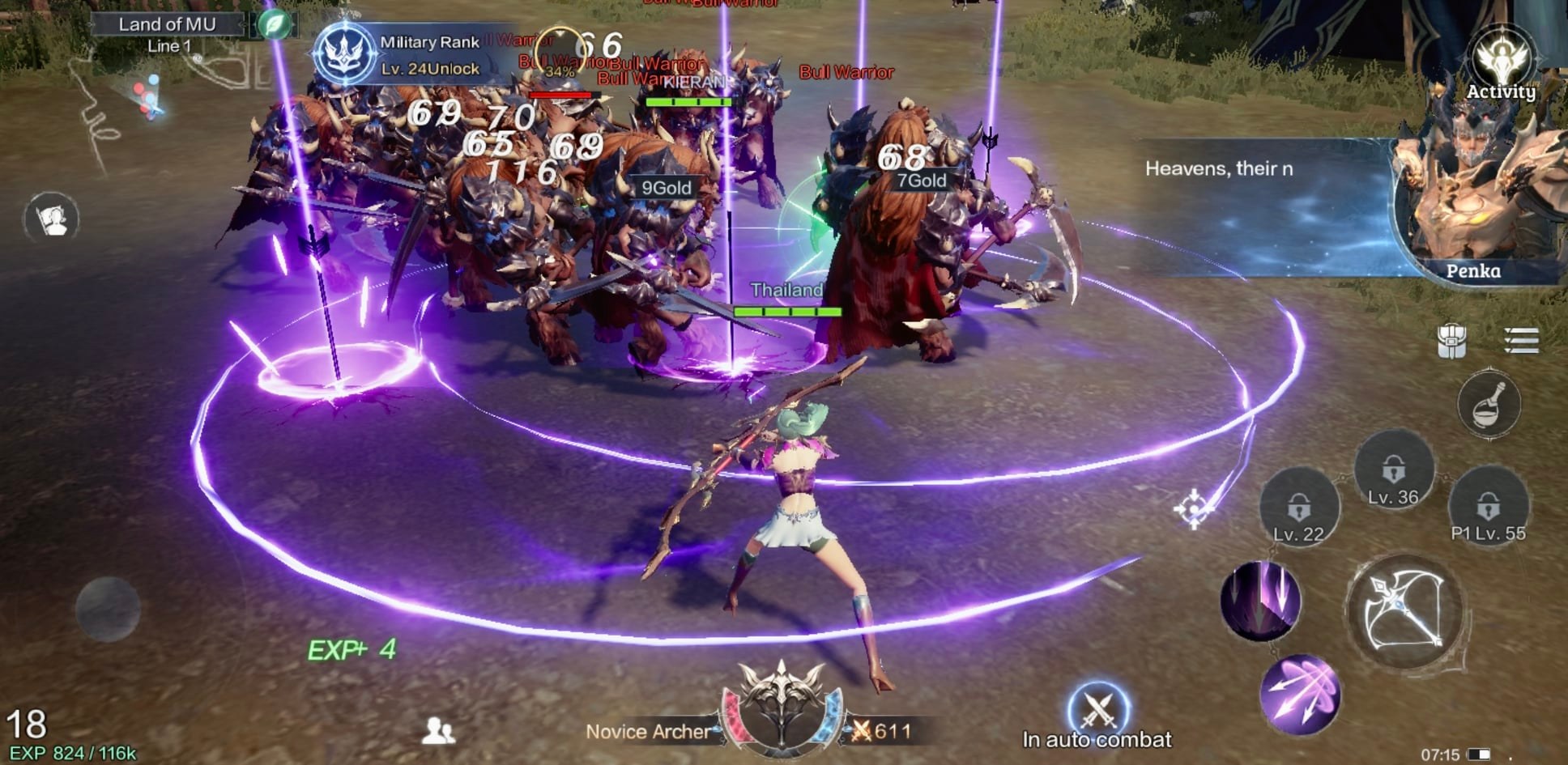Screen dimensions: 1568x765
Task: Open the team members icon
Action: pos(438,730)
